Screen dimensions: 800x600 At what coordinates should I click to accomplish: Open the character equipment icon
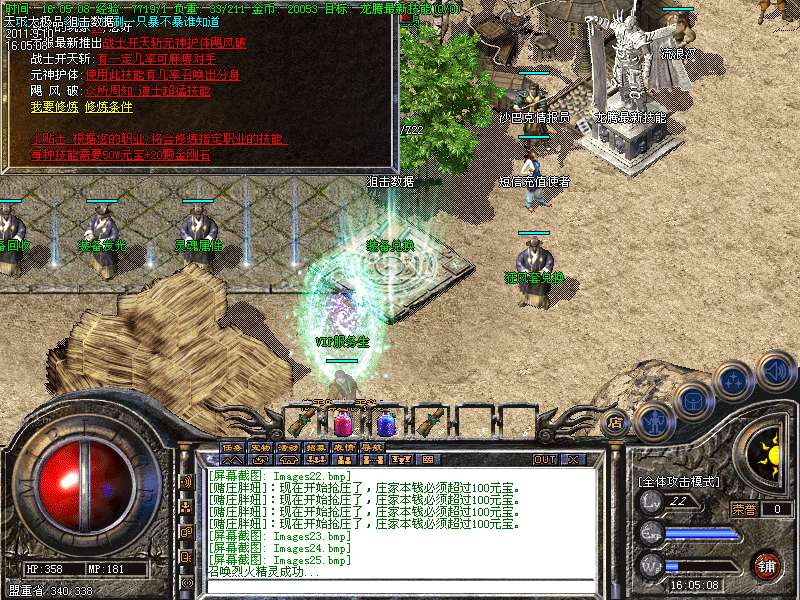[655, 420]
